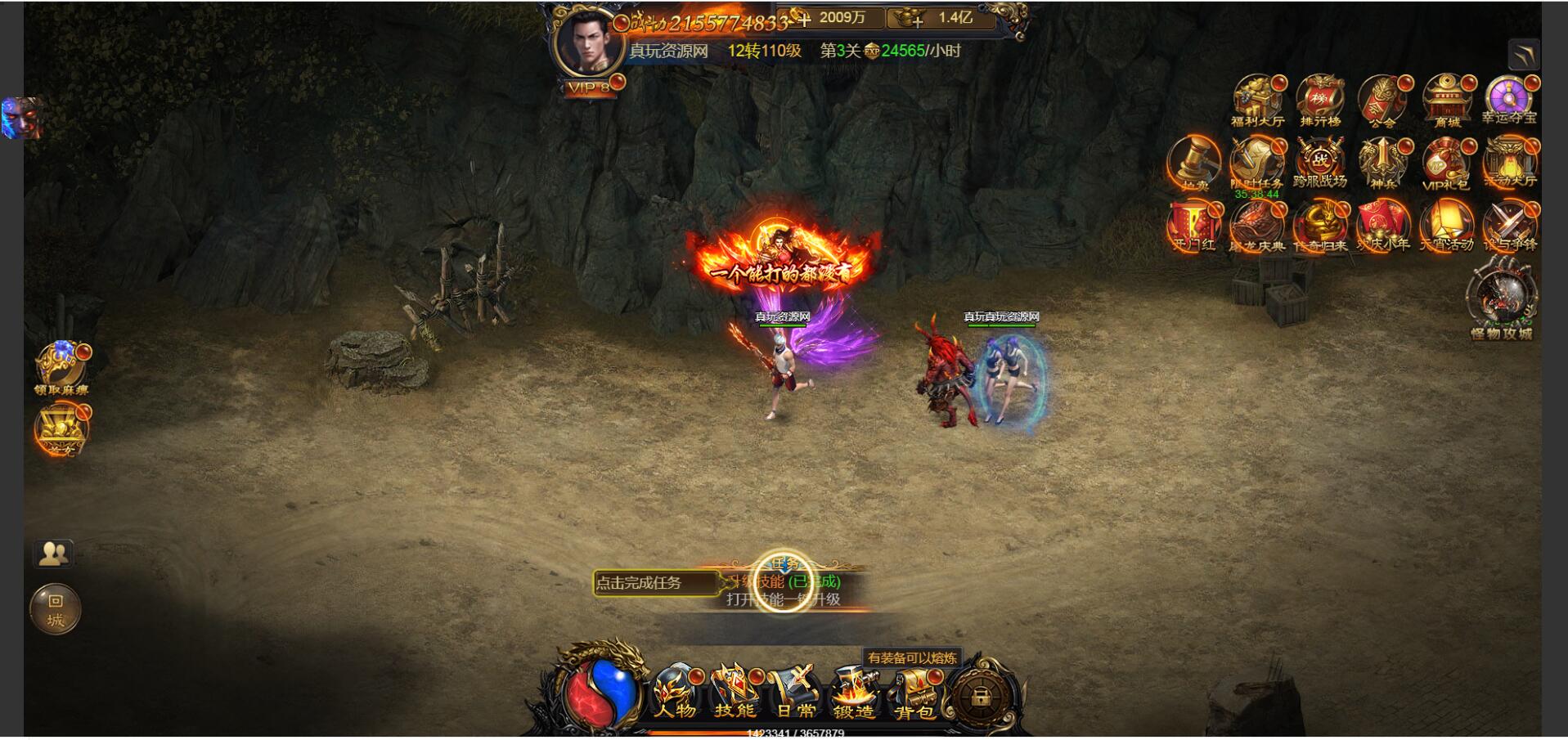Click the 回城 return-to-town button
This screenshot has width=1568, height=740.
tap(55, 609)
